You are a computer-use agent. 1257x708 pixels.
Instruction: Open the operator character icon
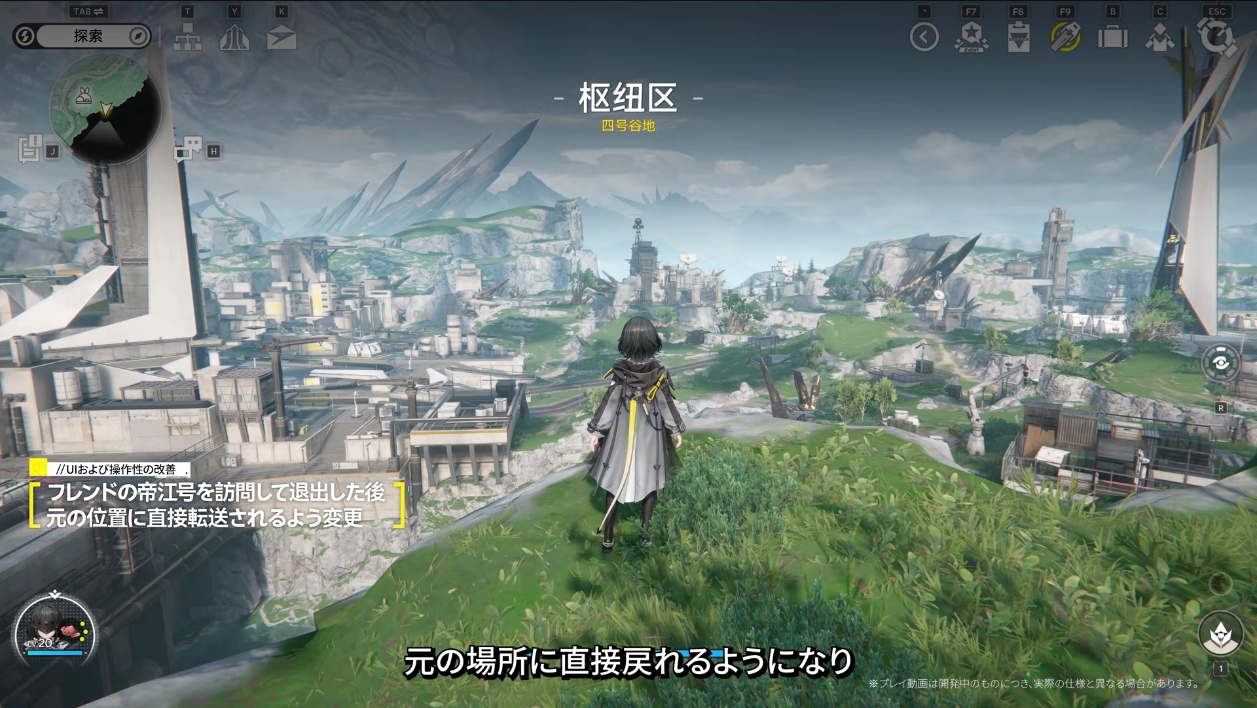coord(1159,38)
